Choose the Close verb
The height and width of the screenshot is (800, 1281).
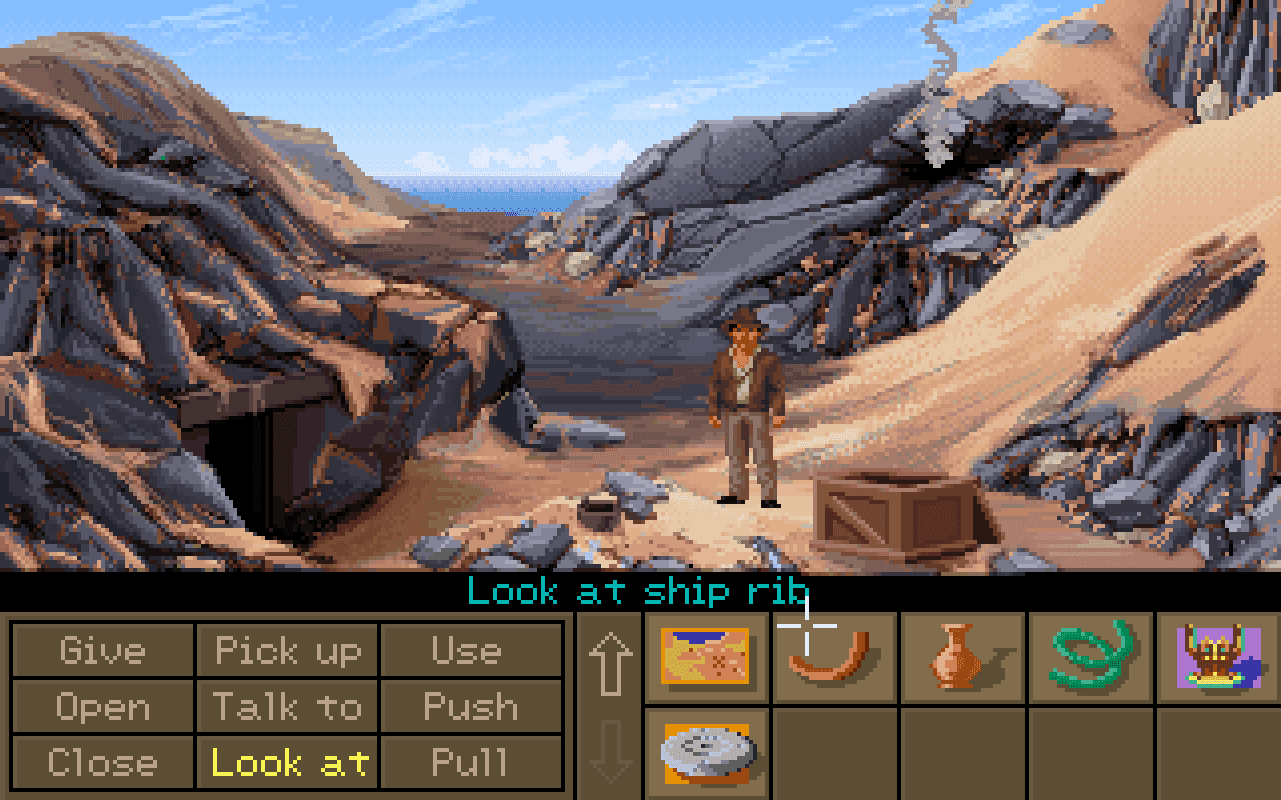(x=104, y=762)
